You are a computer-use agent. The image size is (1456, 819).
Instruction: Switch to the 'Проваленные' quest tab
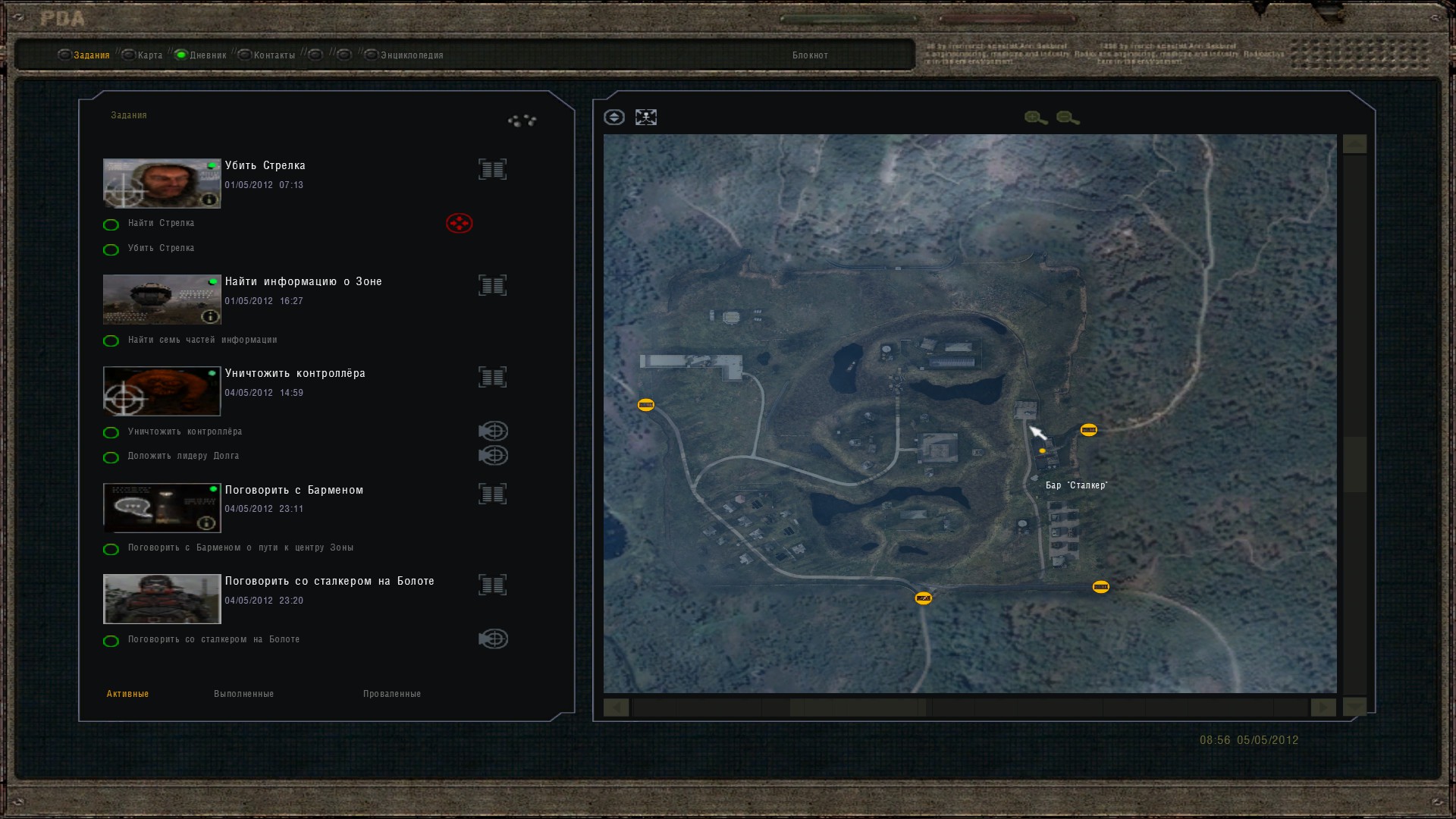tap(393, 693)
